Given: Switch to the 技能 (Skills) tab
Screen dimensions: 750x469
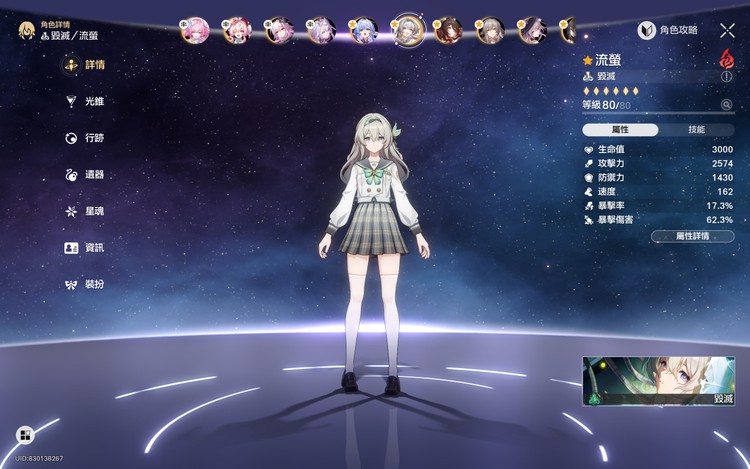Looking at the screenshot, I should [696, 130].
